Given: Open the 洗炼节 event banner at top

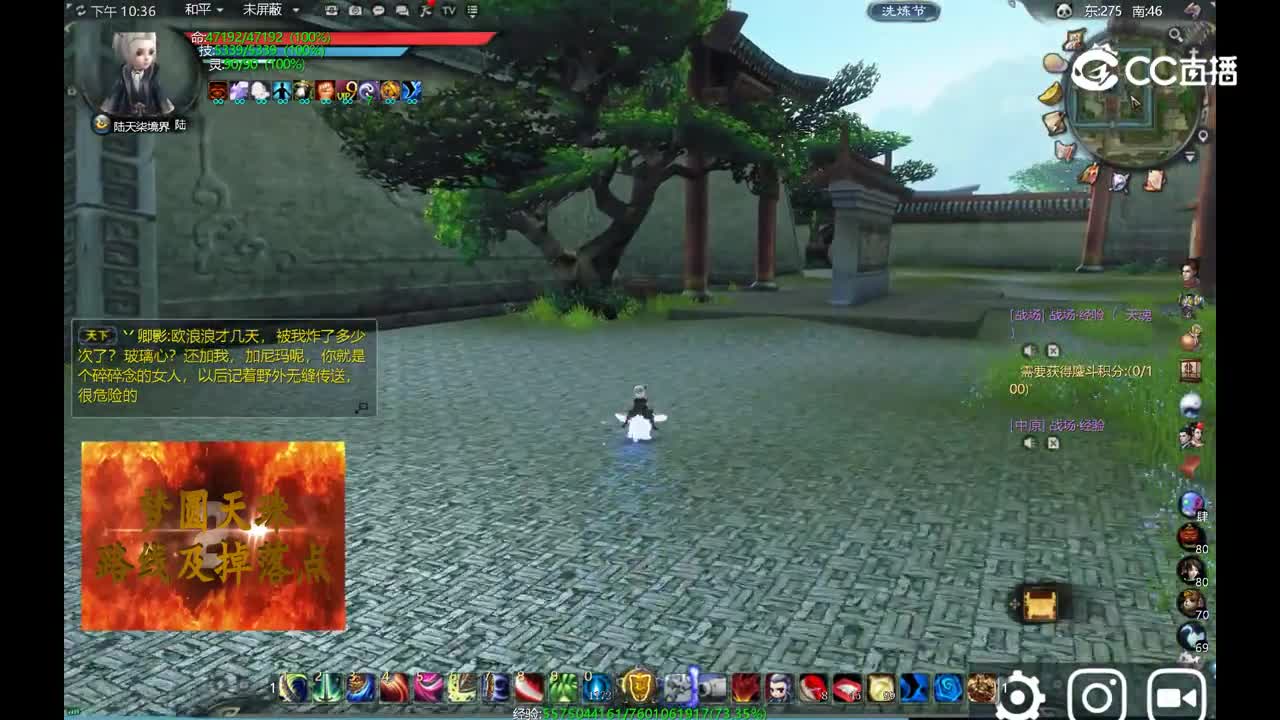Looking at the screenshot, I should 905,12.
